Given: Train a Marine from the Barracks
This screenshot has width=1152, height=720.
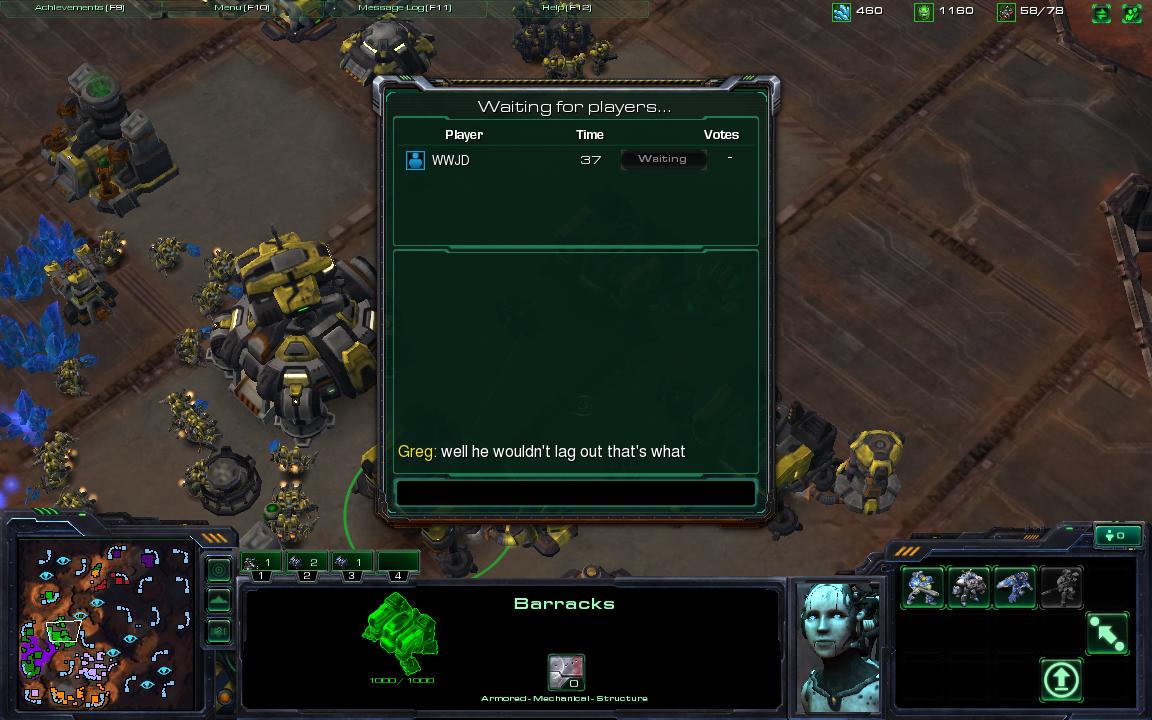Looking at the screenshot, I should 922,587.
